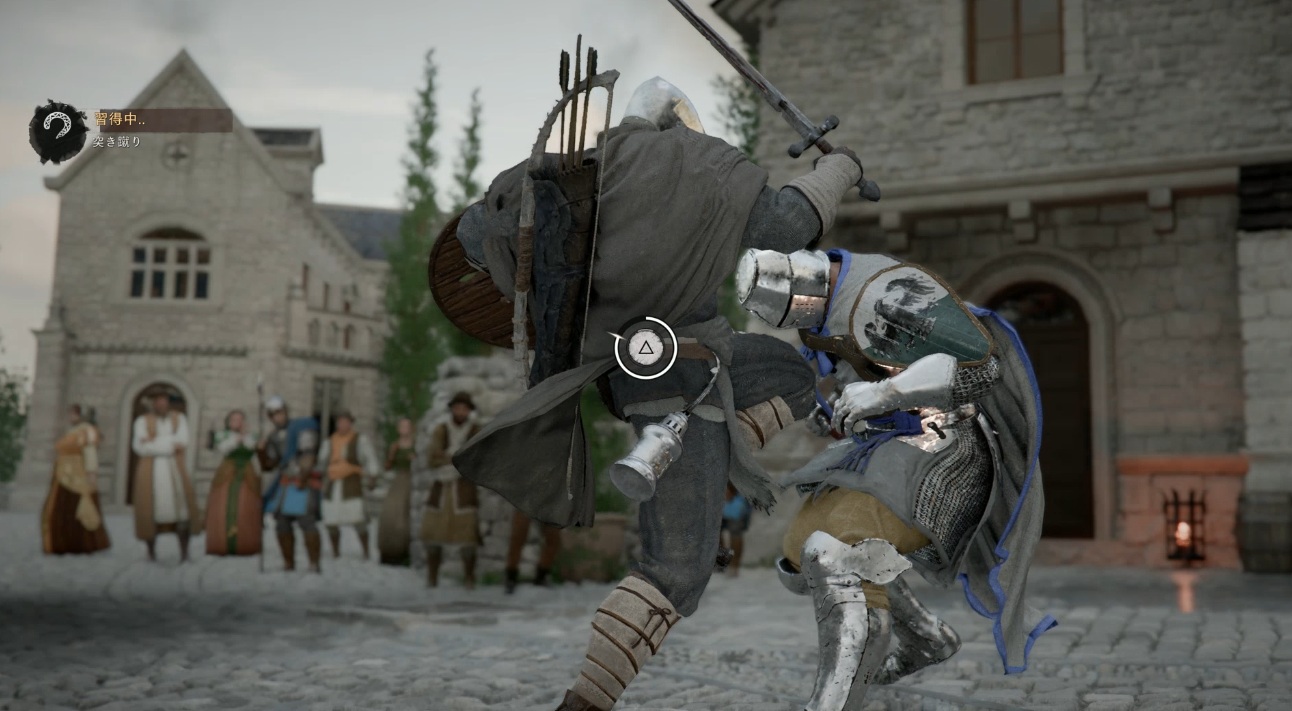Select the 習得中 skill notification banner
Viewport: 1292px width, 711px height.
coord(163,120)
